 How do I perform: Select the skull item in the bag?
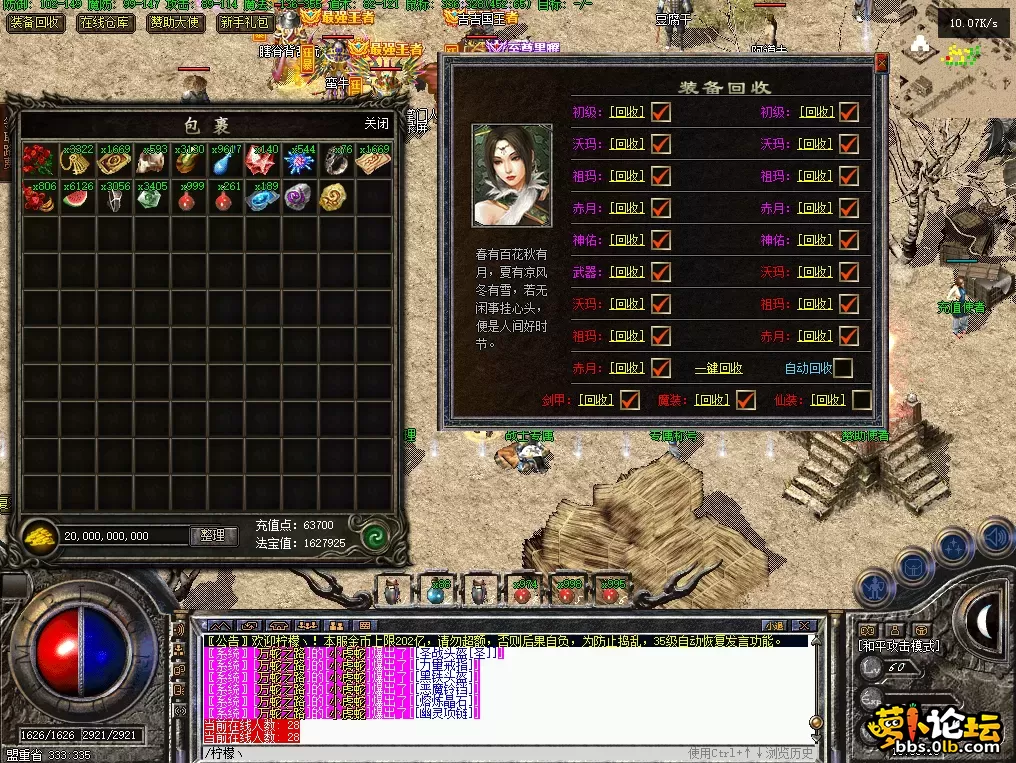coord(152,160)
